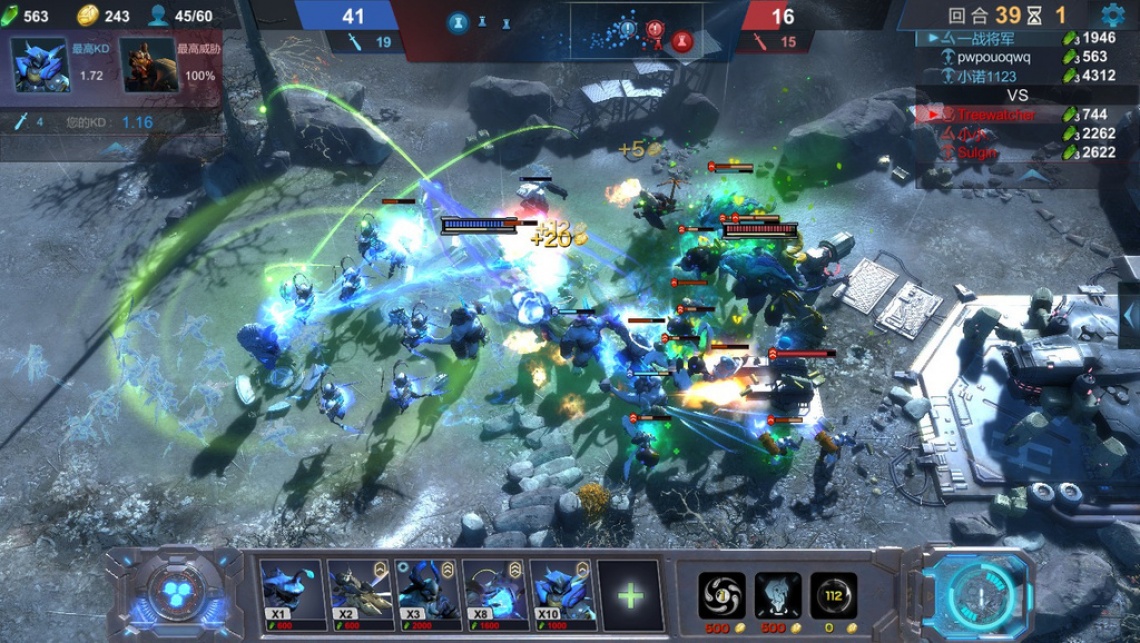Select the X2 unit card
The height and width of the screenshot is (643, 1140).
(x=359, y=594)
